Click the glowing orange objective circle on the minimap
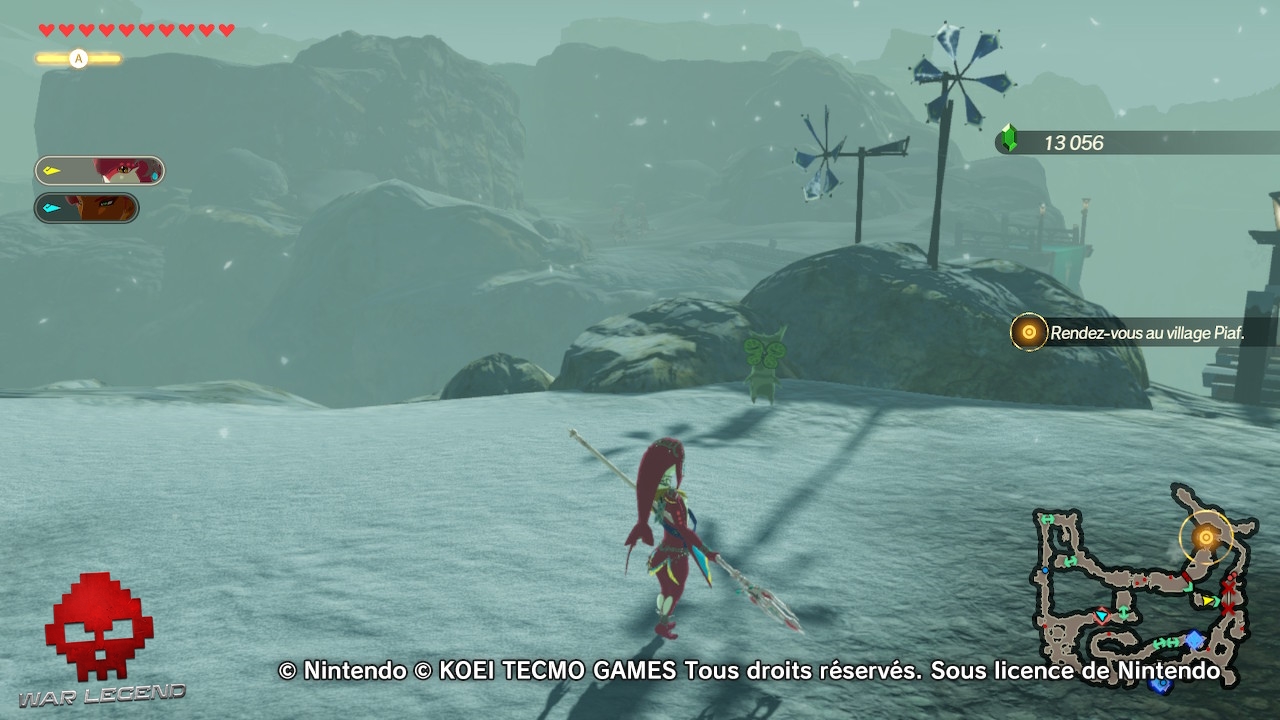Image resolution: width=1280 pixels, height=720 pixels. pyautogui.click(x=1206, y=537)
